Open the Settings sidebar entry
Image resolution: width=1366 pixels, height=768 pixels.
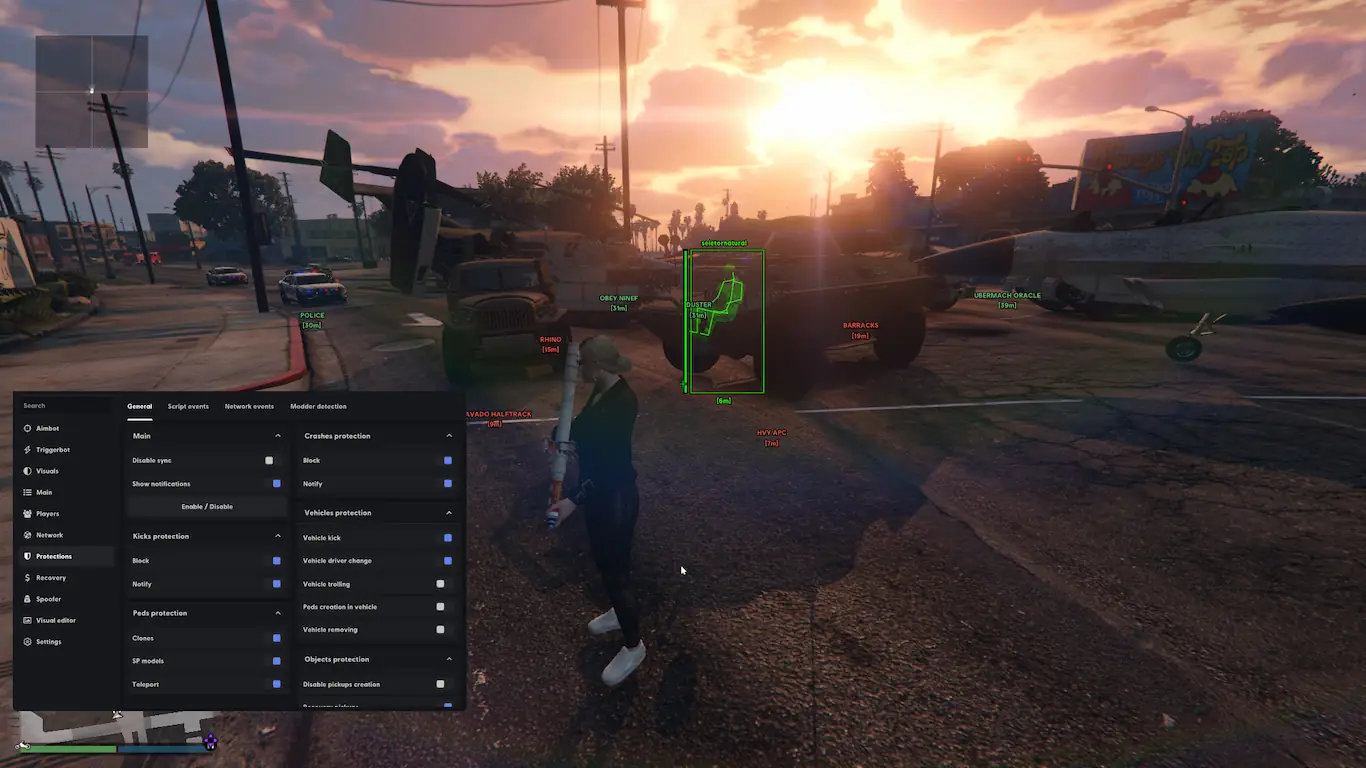[x=48, y=642]
